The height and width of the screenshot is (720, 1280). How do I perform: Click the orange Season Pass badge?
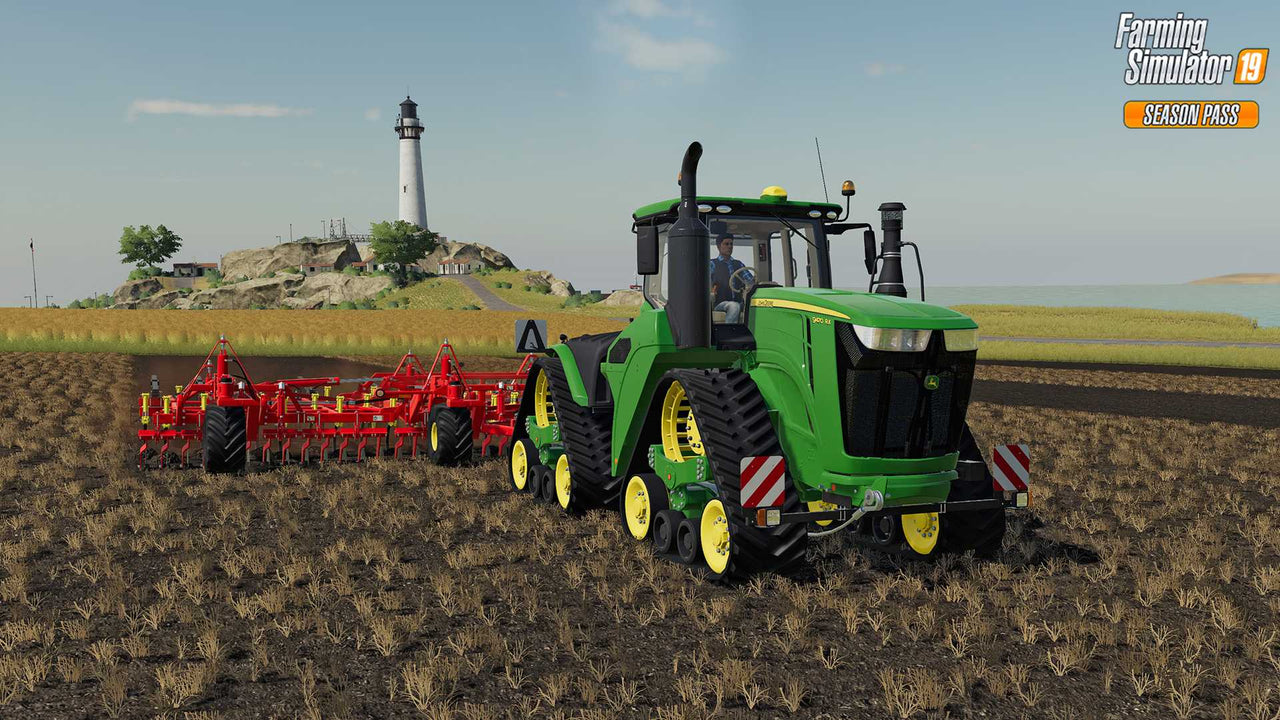click(x=1190, y=115)
